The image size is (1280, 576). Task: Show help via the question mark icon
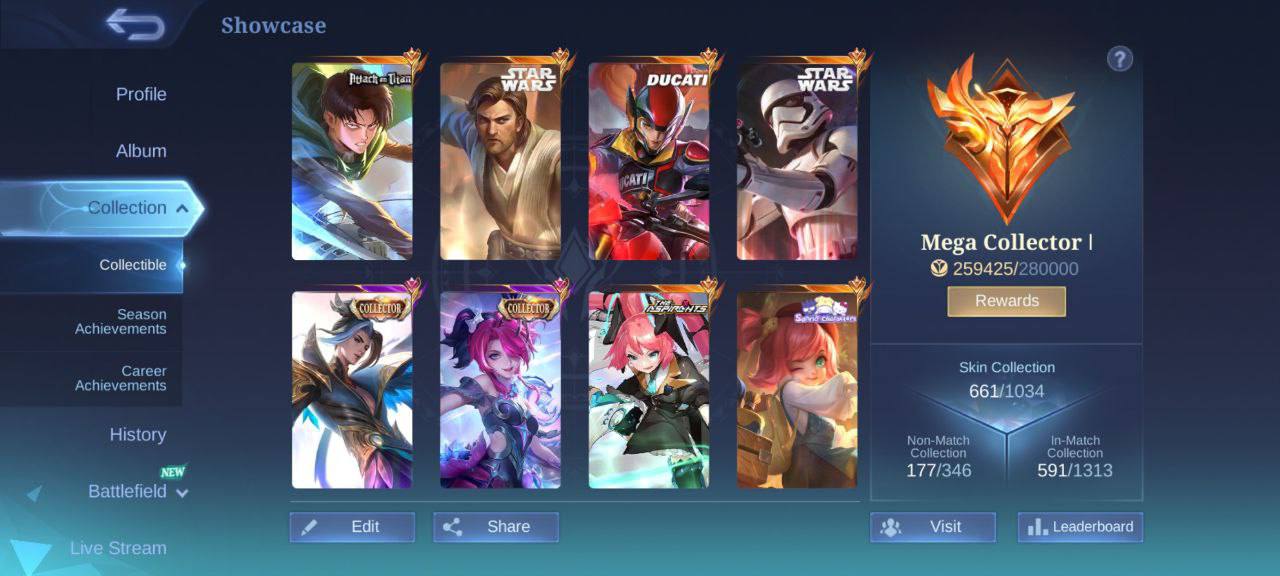point(1119,59)
